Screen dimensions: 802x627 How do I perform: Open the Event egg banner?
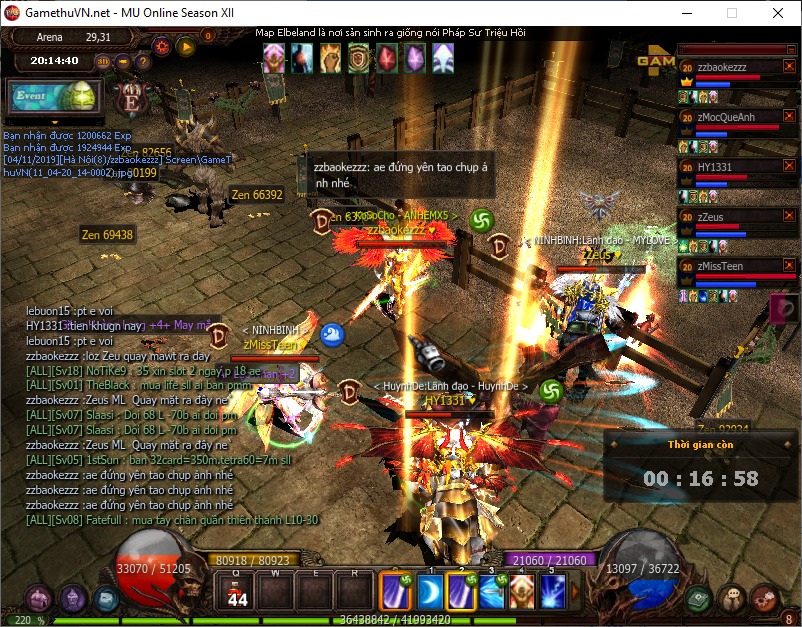pos(54,97)
